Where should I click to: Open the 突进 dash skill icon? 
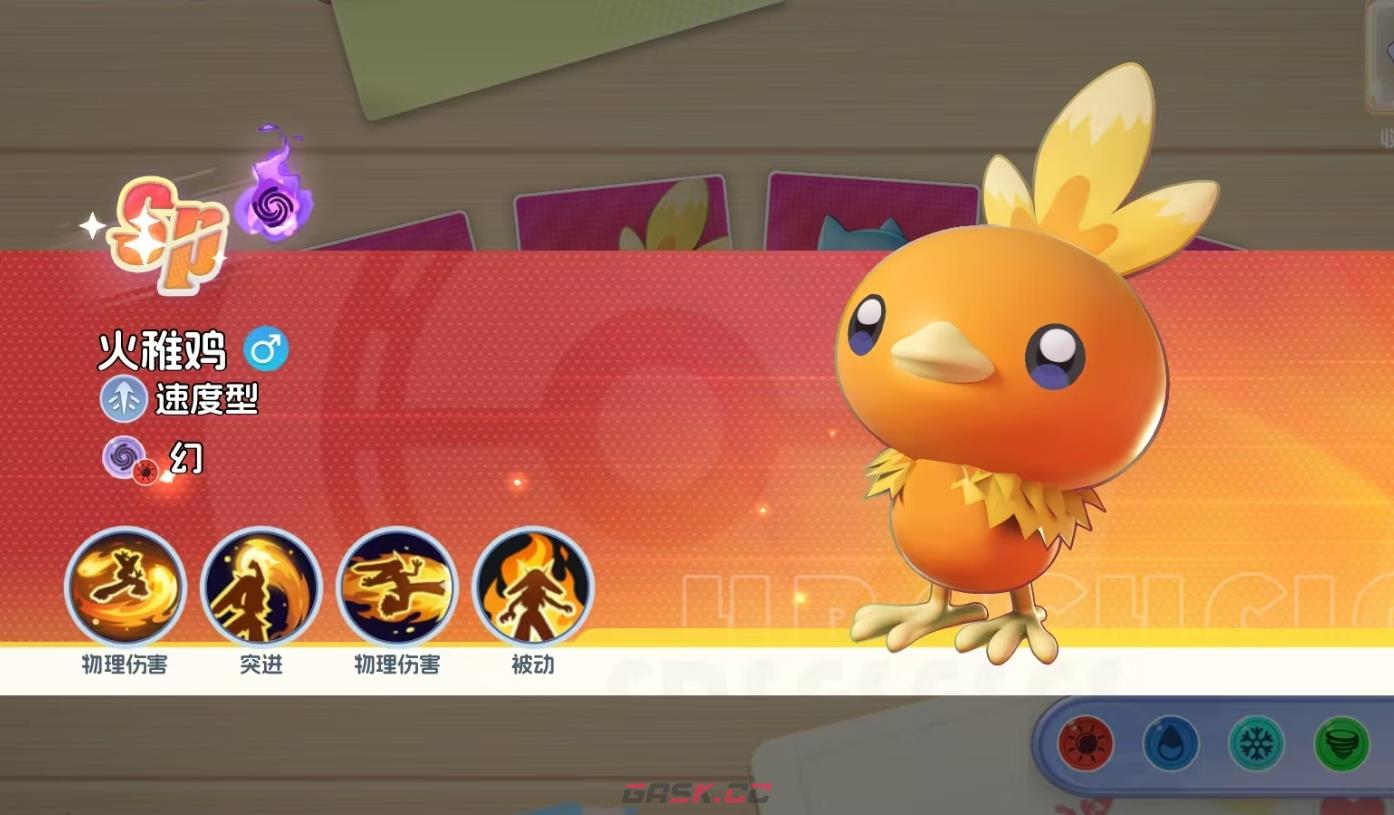(261, 587)
